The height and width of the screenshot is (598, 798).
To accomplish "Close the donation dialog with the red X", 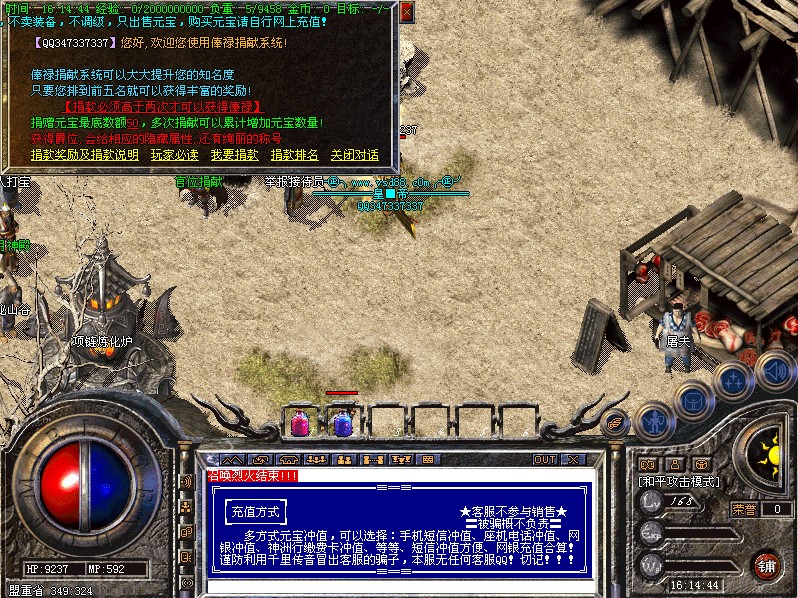I will (x=406, y=11).
